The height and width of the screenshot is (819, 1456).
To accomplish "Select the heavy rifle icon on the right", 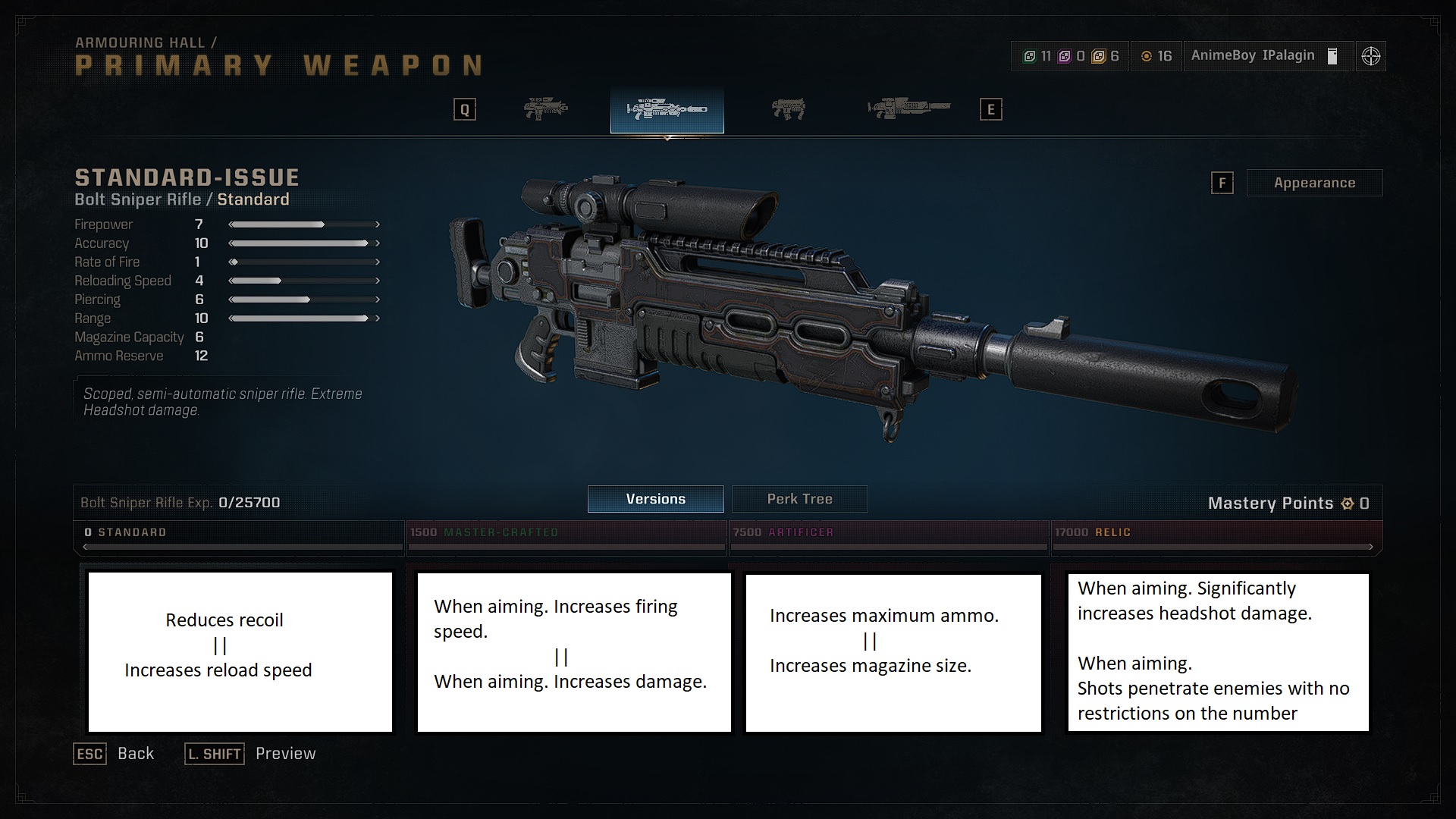I will pos(908,108).
